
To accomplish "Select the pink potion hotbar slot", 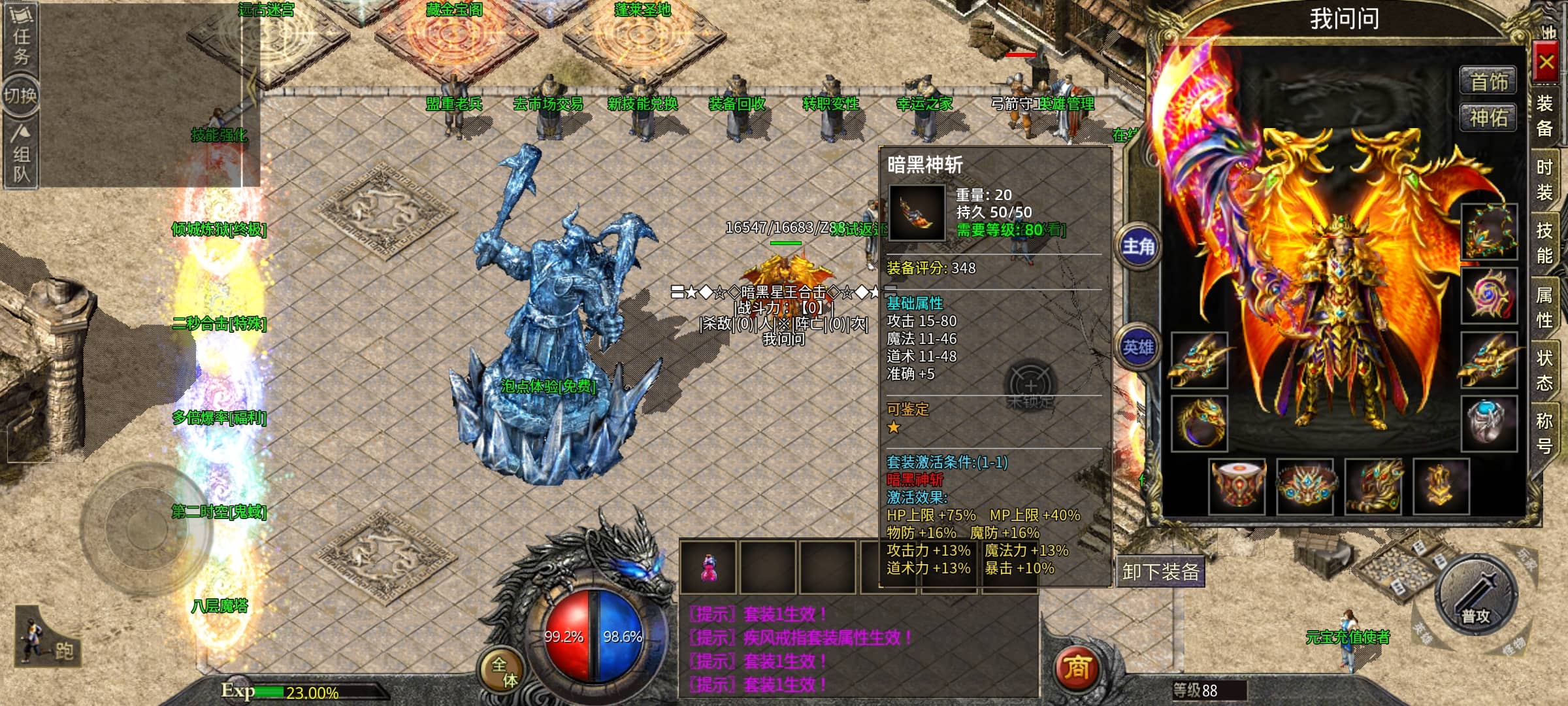I will click(x=708, y=567).
